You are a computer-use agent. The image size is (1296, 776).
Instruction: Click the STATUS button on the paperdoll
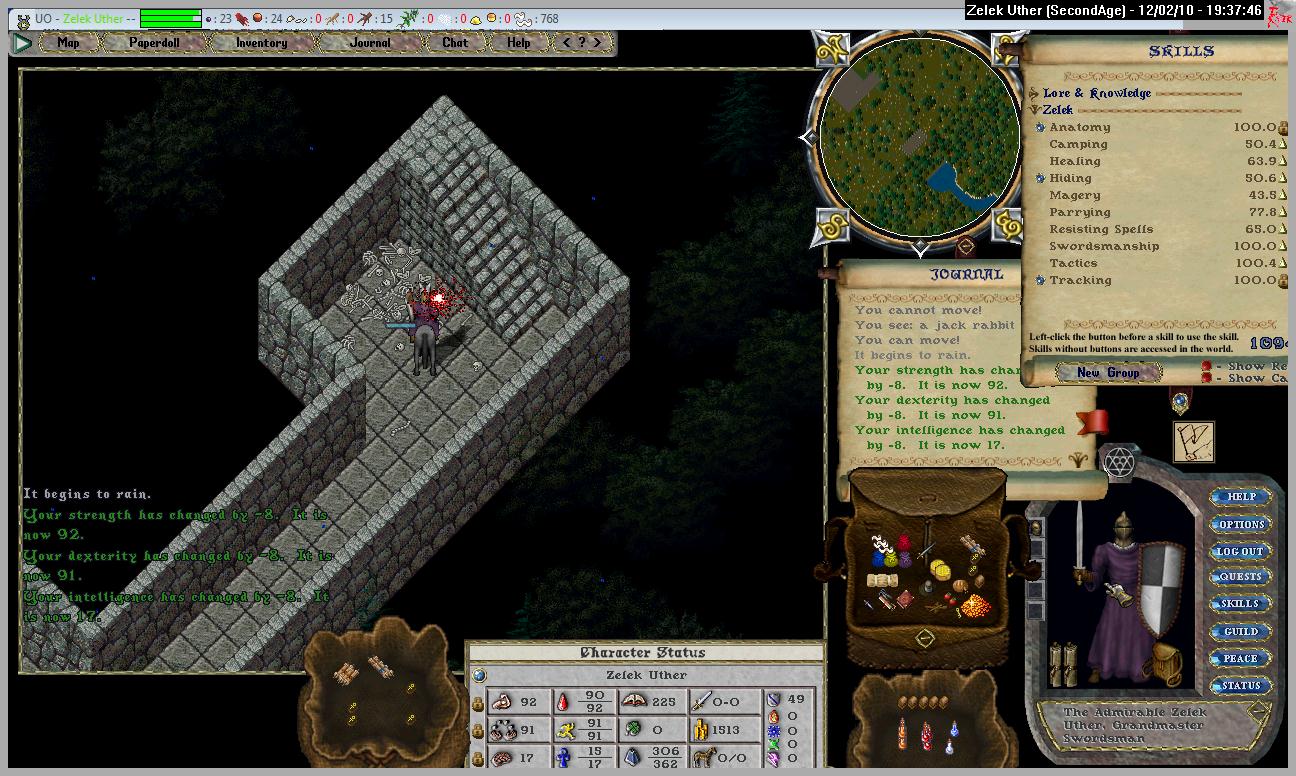point(1241,686)
